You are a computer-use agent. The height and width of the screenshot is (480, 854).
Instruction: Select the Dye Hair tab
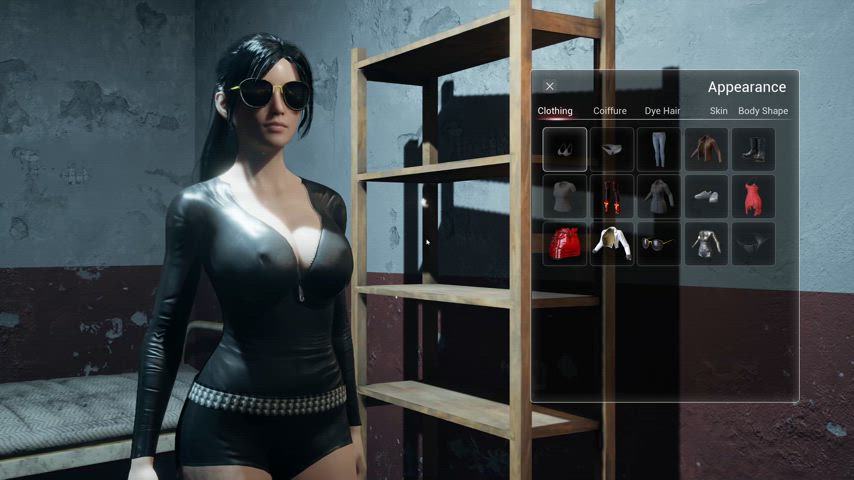pyautogui.click(x=662, y=111)
